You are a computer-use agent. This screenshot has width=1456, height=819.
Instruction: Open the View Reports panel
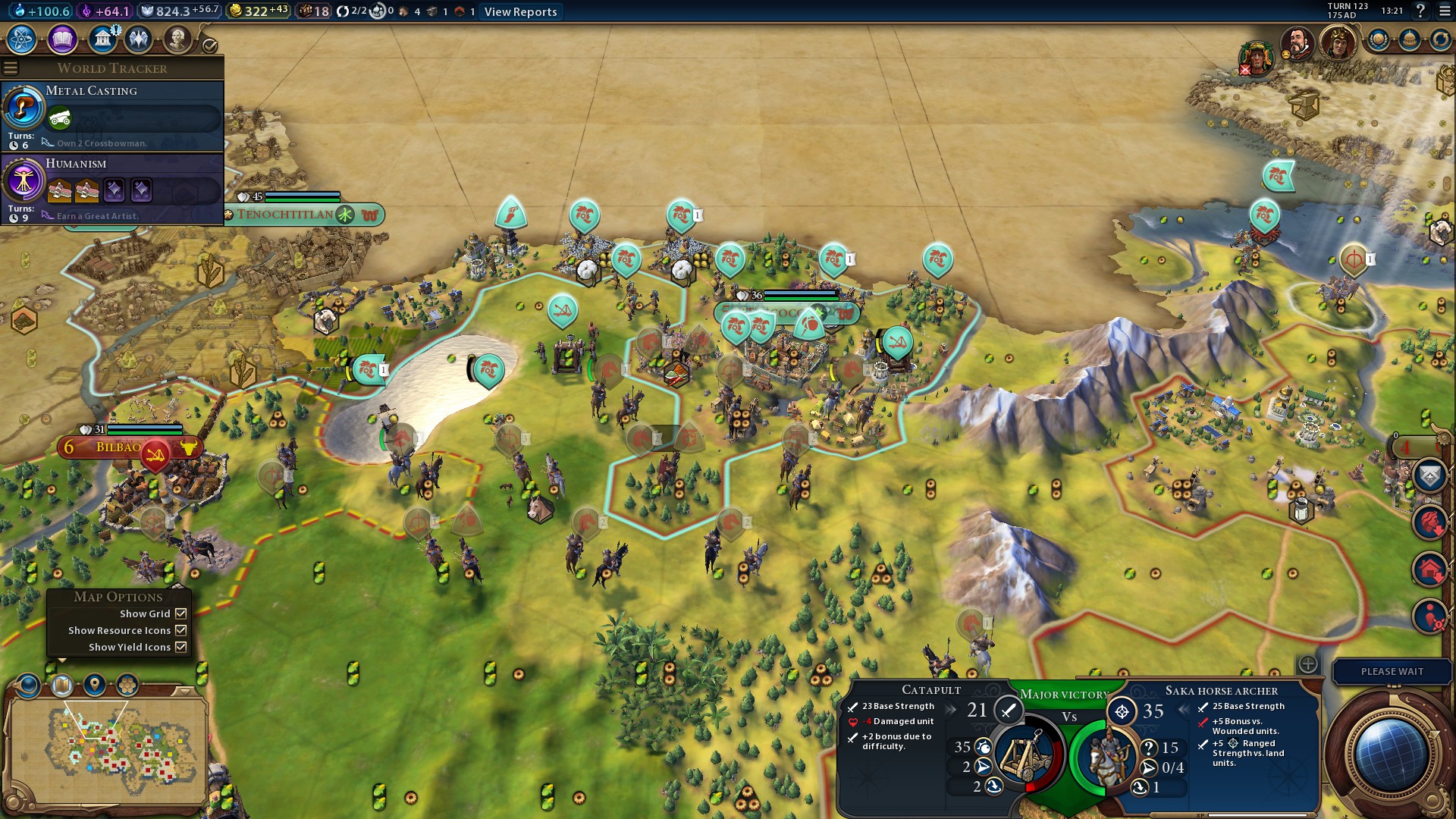pos(520,11)
